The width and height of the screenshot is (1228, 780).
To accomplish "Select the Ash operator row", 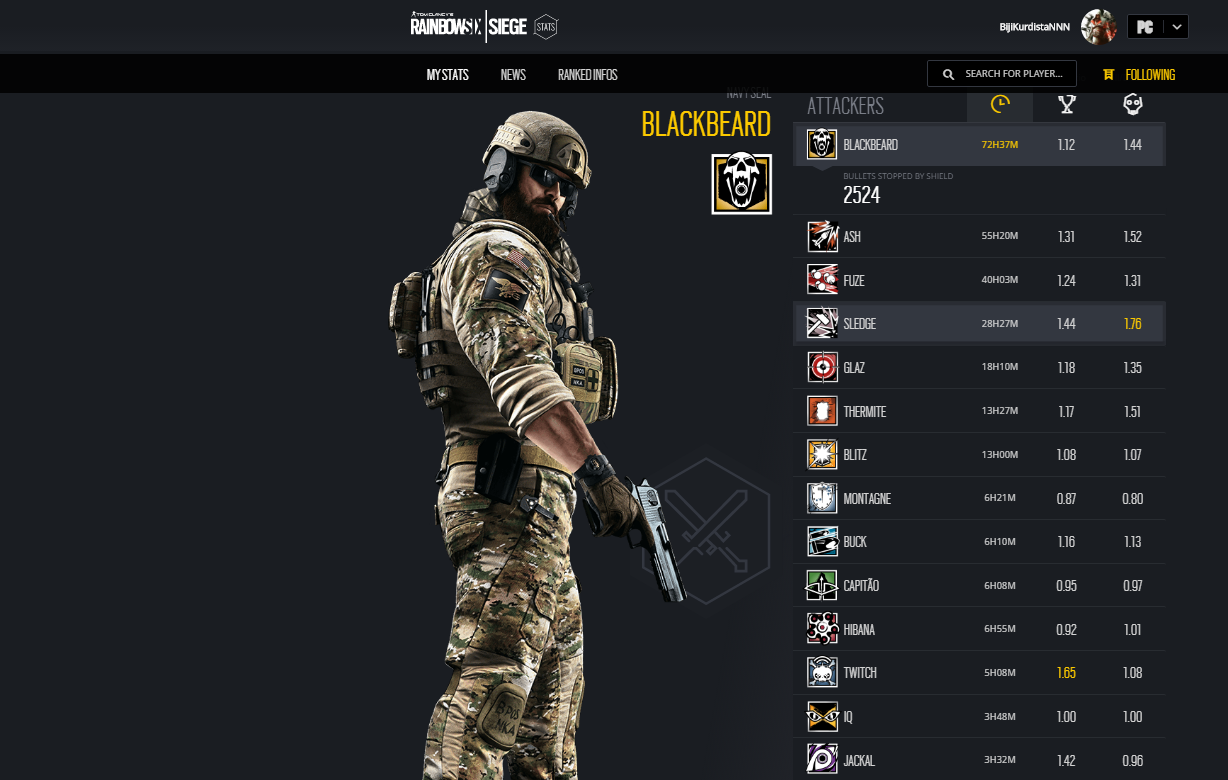I will point(979,237).
